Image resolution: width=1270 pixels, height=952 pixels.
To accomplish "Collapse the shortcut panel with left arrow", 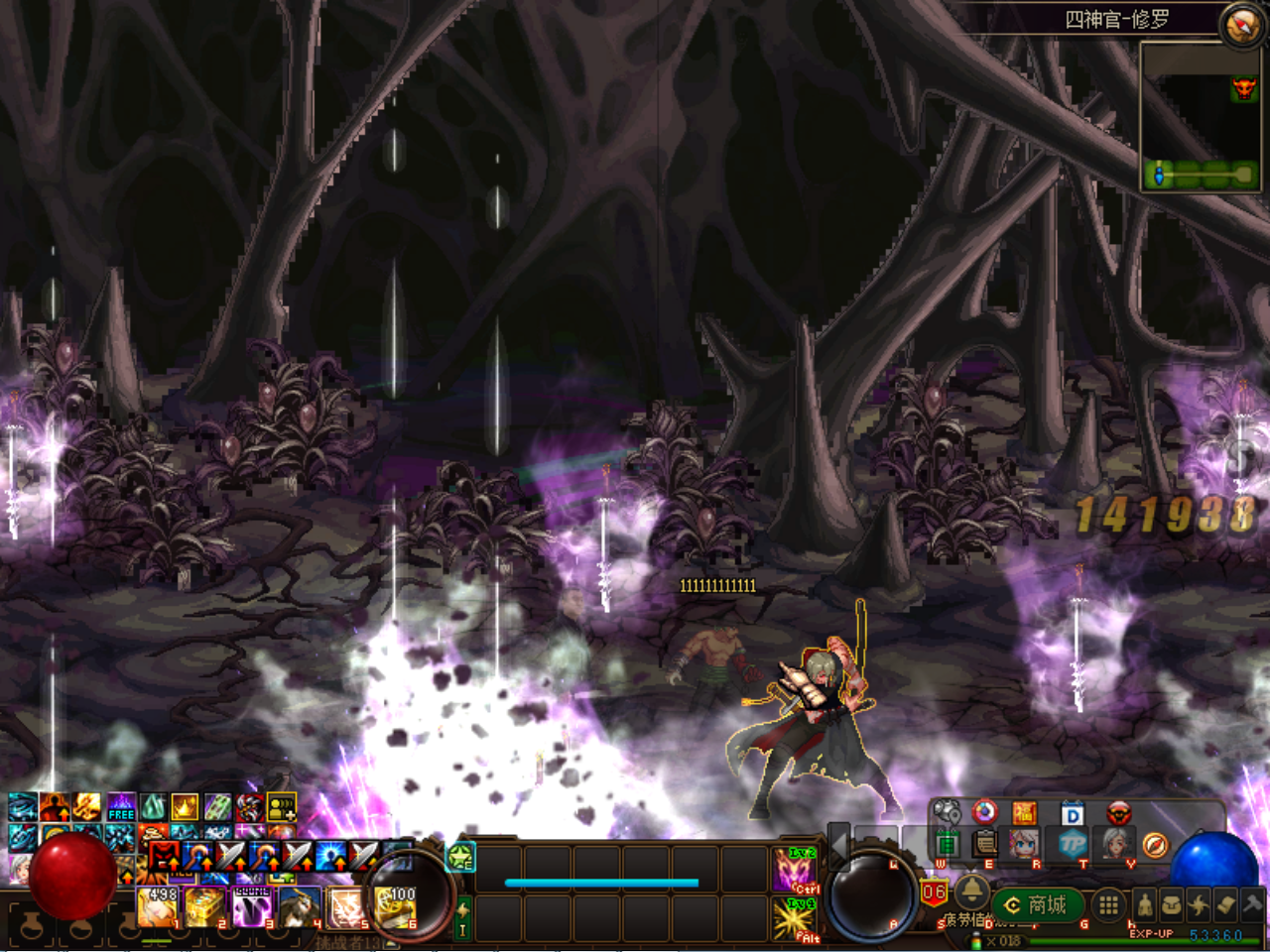I will pos(839,845).
